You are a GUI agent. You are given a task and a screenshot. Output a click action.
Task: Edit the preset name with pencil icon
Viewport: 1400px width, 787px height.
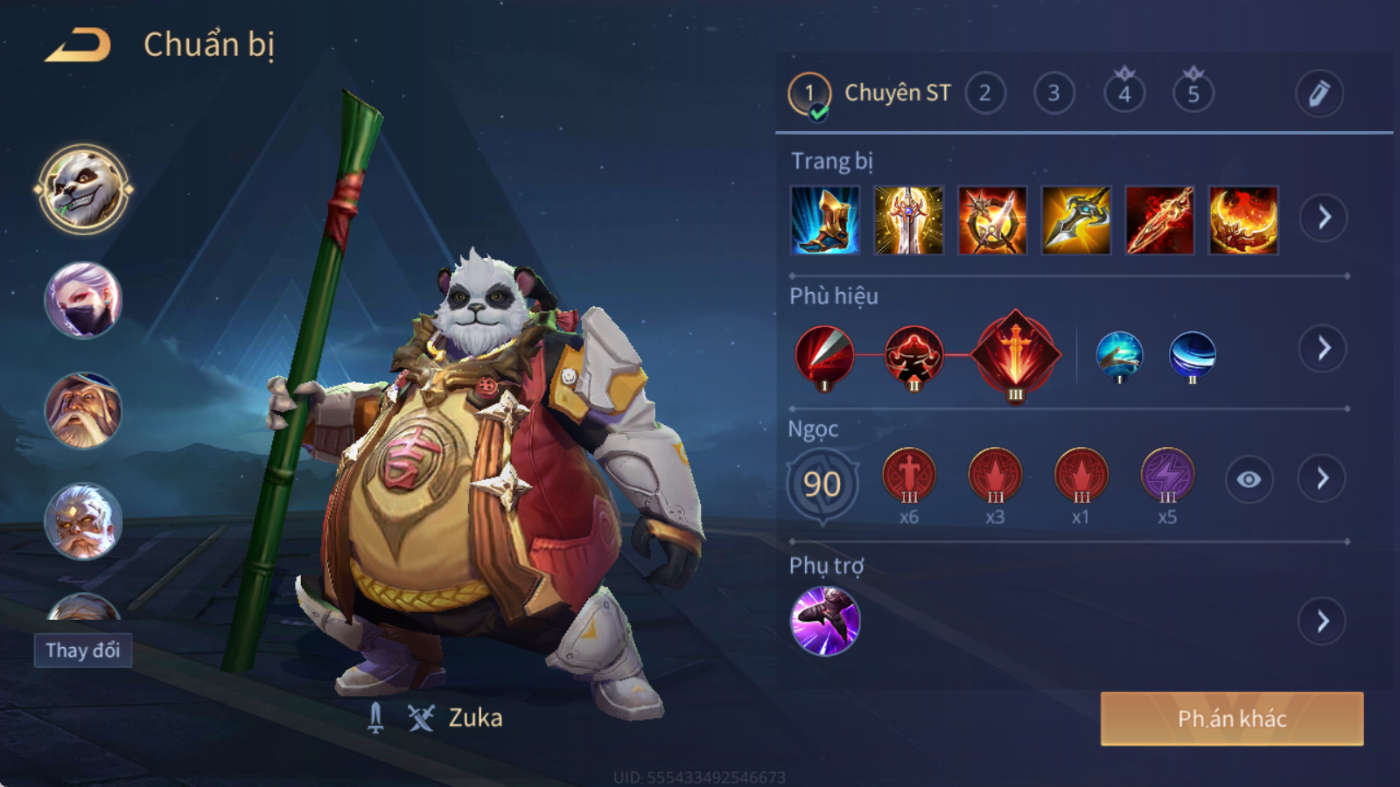[x=1319, y=94]
